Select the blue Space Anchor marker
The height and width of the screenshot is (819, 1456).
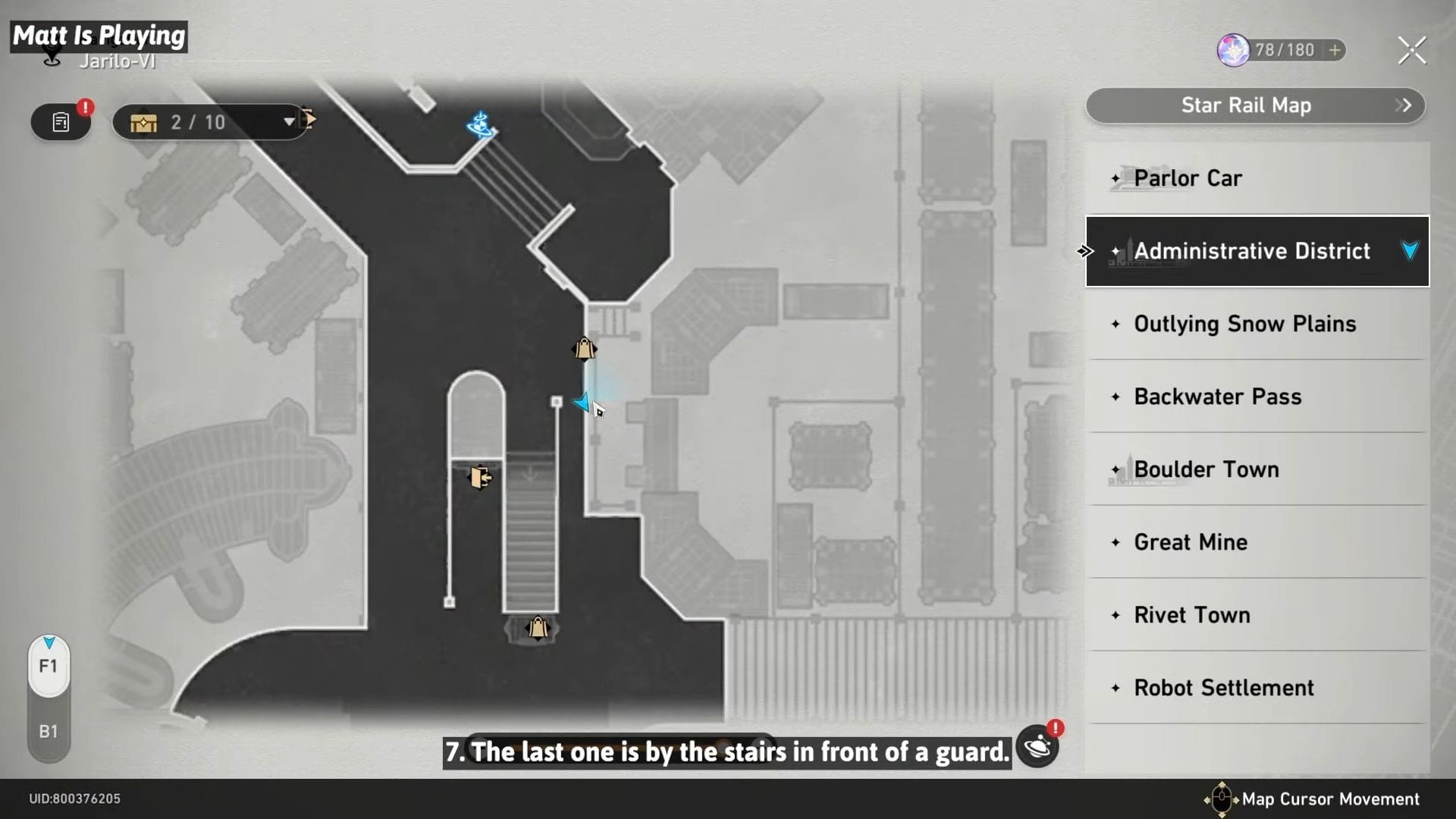[x=480, y=124]
